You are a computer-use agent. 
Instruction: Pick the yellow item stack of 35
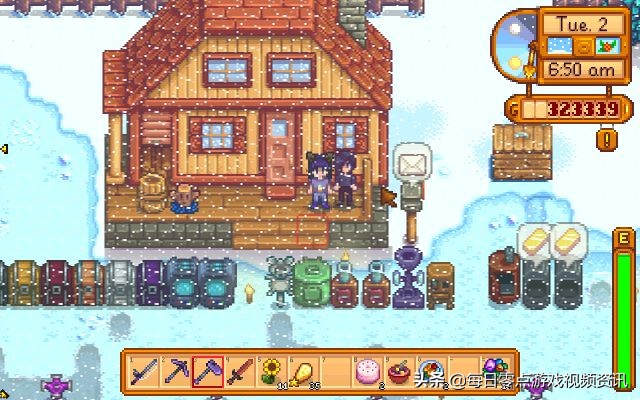[300, 372]
